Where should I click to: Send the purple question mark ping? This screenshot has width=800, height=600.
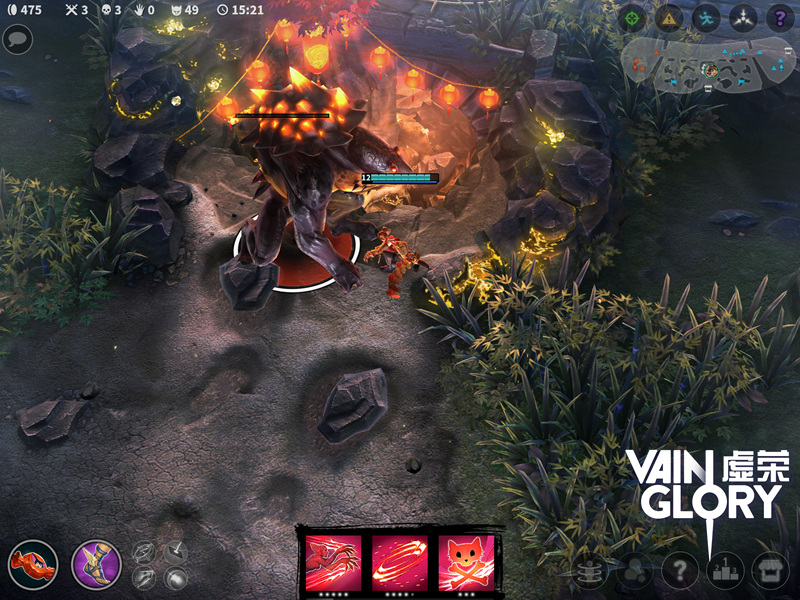pyautogui.click(x=779, y=17)
